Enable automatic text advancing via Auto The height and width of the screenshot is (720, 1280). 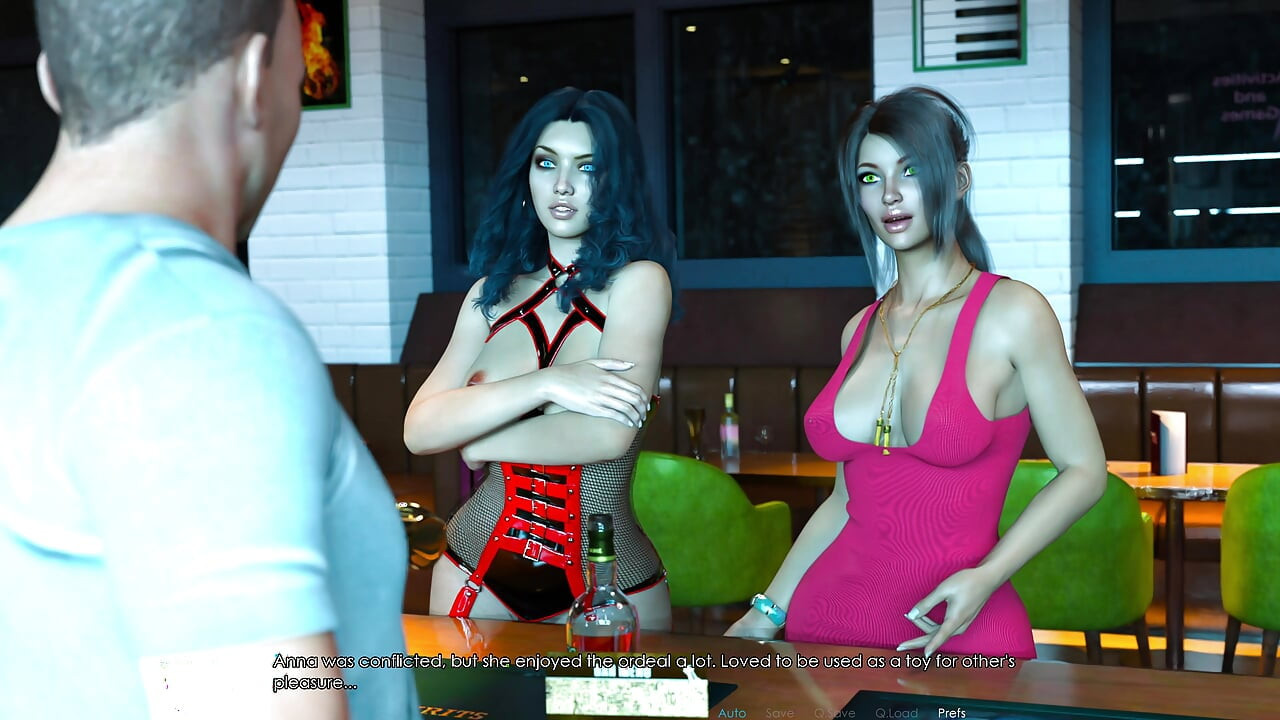point(731,713)
